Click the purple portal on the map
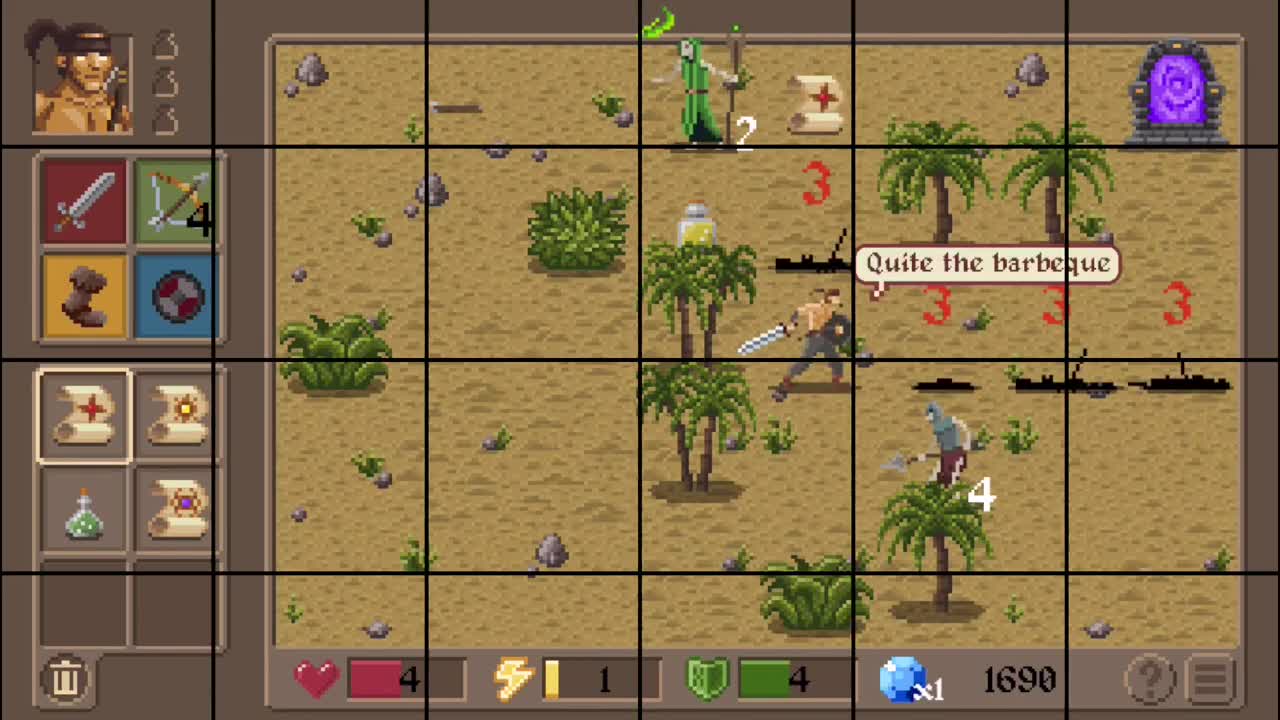The image size is (1280, 720). (x=1178, y=85)
